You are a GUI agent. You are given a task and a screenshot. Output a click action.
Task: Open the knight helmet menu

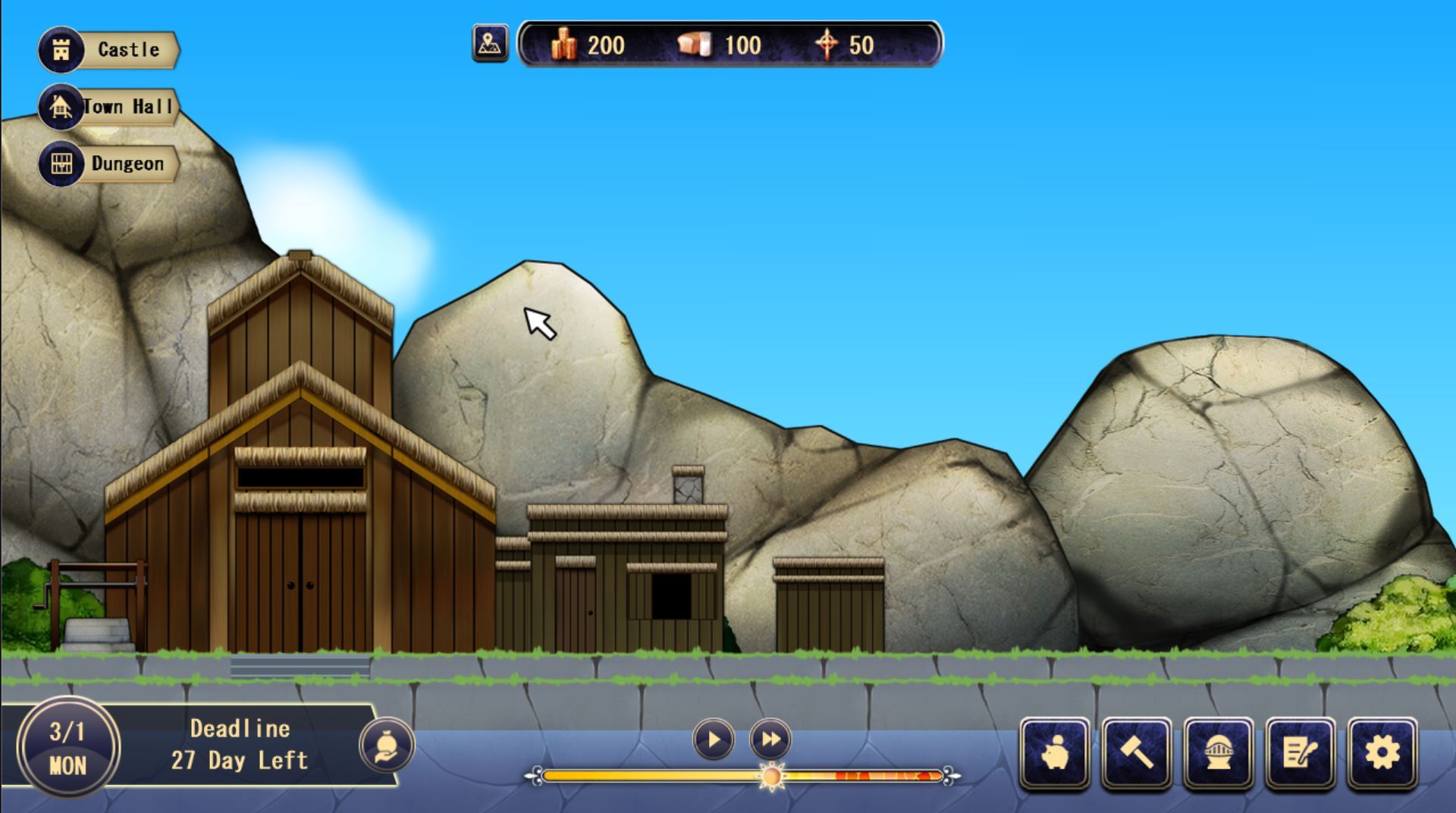click(1218, 753)
